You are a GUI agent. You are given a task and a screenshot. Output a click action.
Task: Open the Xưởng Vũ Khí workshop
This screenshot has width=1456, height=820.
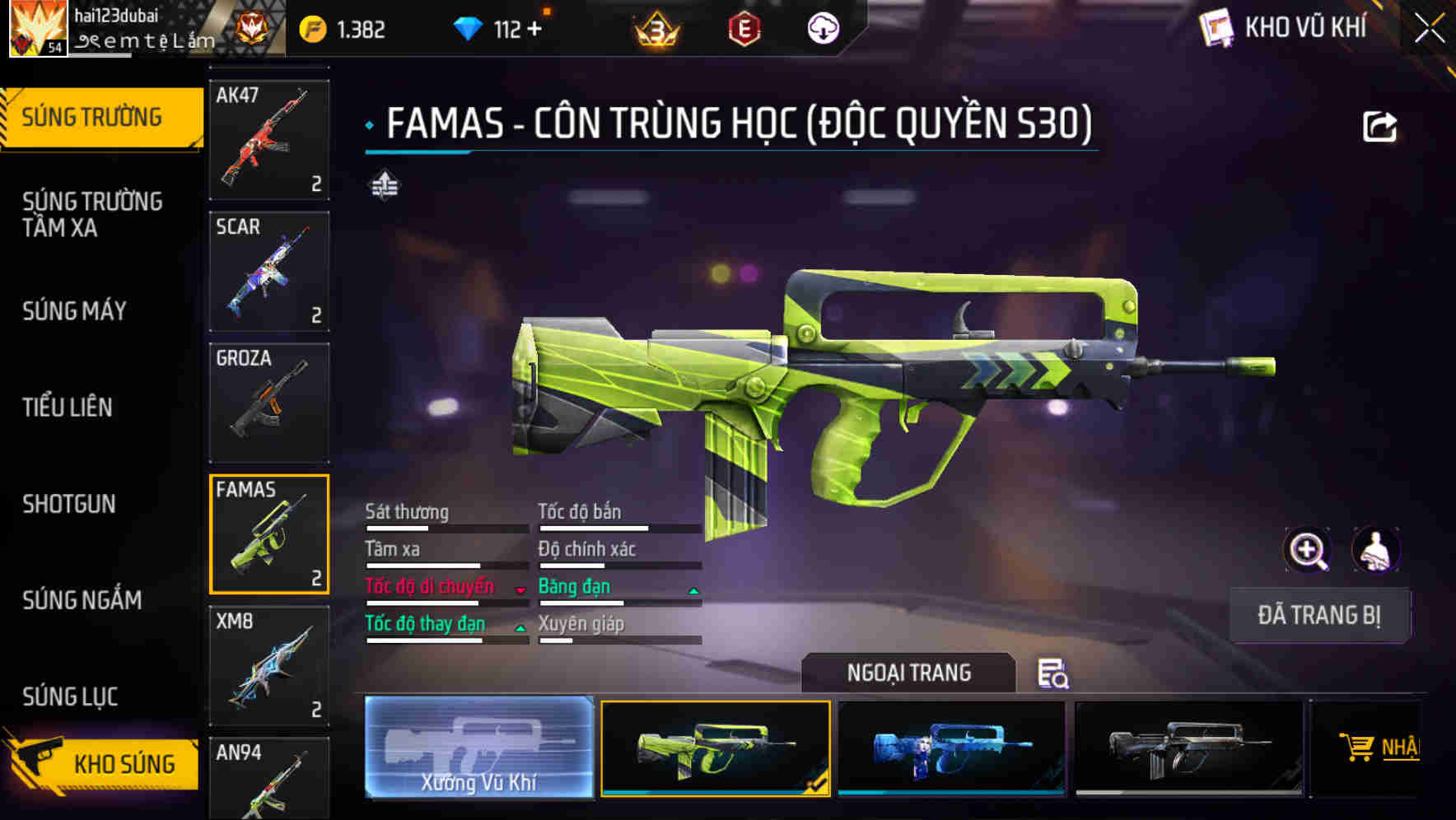pyautogui.click(x=478, y=748)
